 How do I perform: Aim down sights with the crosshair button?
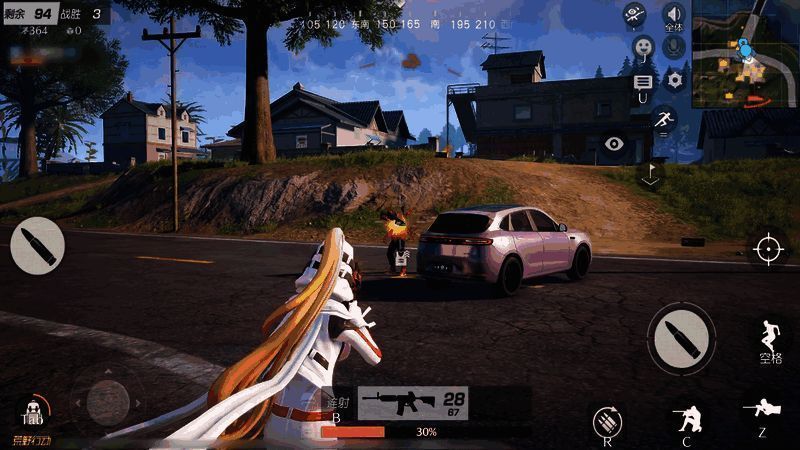(x=768, y=249)
